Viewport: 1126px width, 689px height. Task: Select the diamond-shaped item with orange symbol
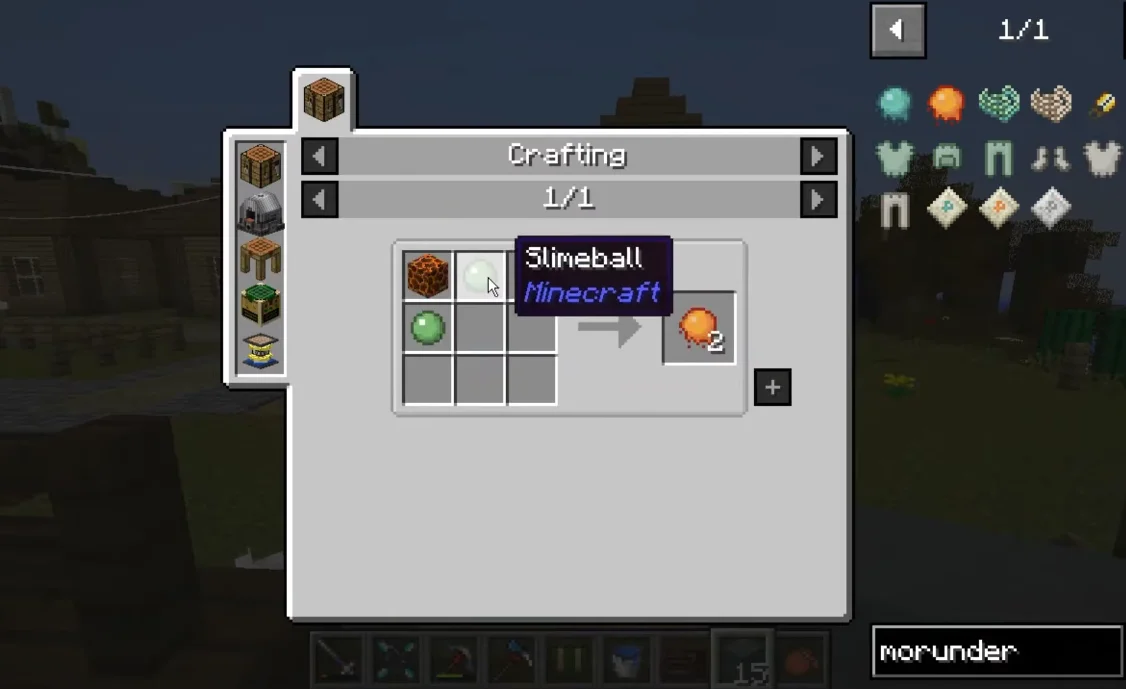[998, 208]
